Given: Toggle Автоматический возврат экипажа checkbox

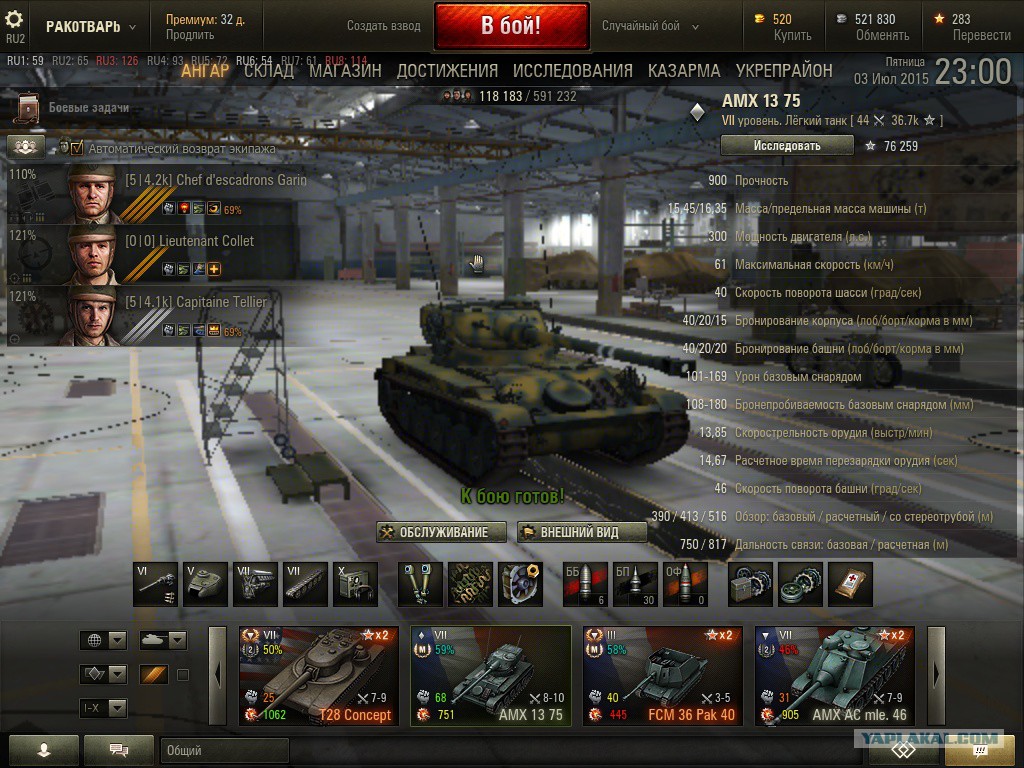Looking at the screenshot, I should tap(77, 148).
